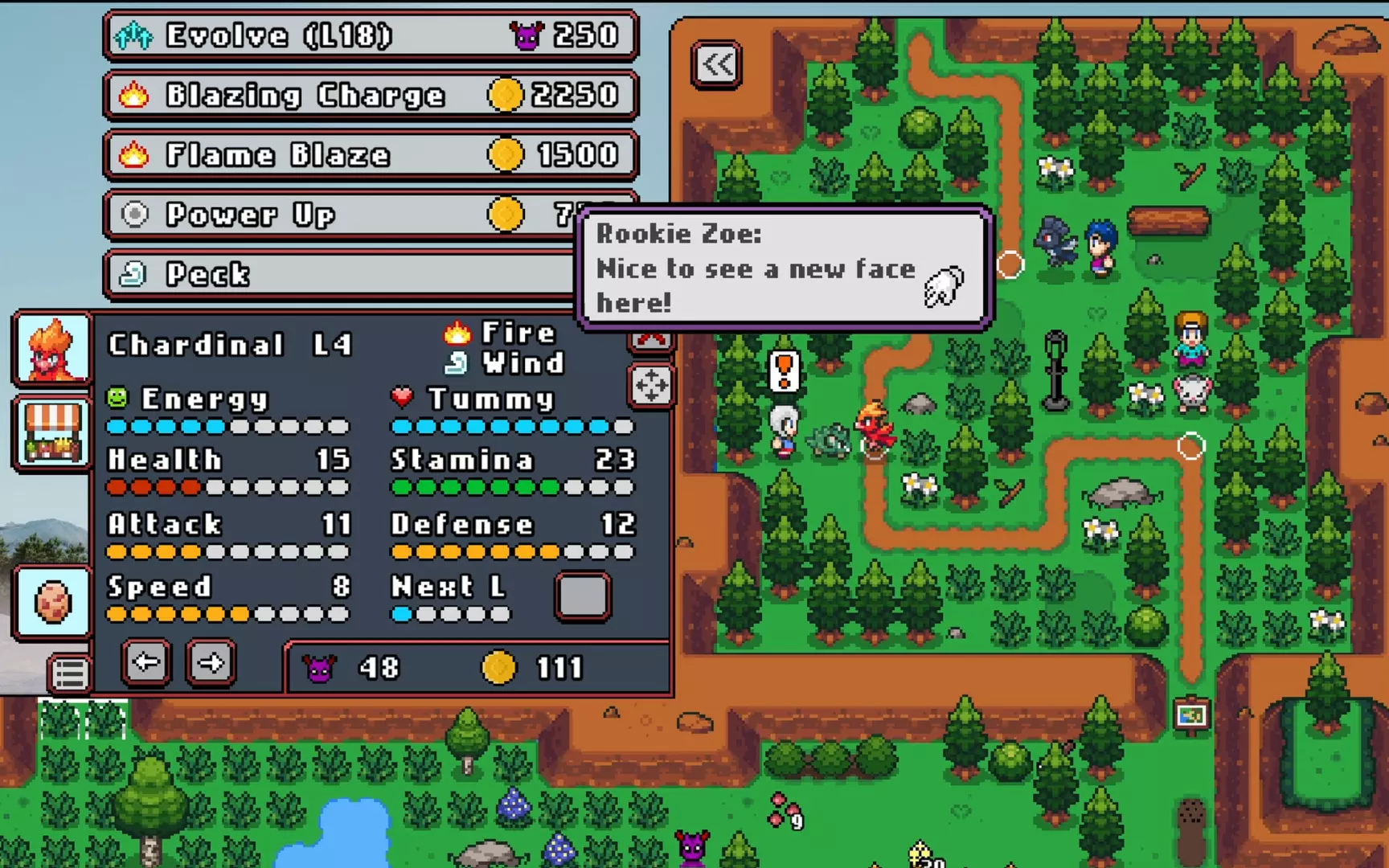This screenshot has height=868, width=1389.
Task: Open the shop stall icon
Action: pyautogui.click(x=51, y=432)
